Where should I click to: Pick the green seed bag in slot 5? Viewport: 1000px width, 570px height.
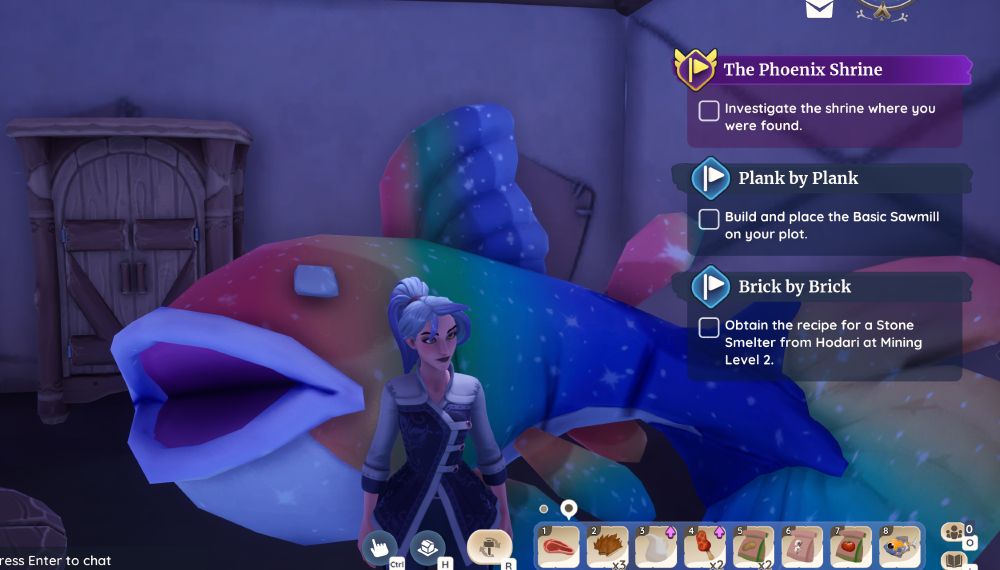(754, 547)
